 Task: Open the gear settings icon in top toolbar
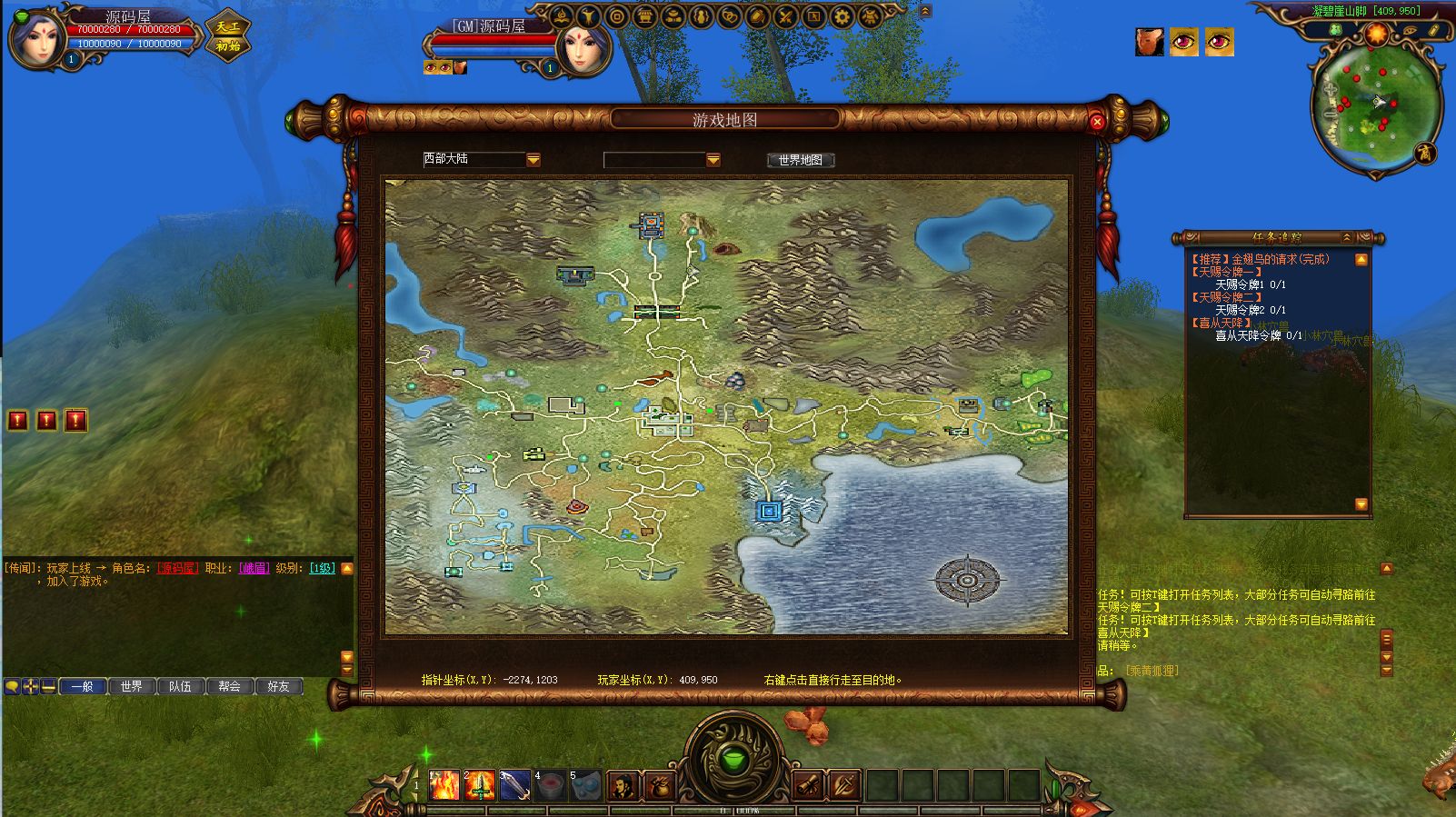(x=843, y=16)
